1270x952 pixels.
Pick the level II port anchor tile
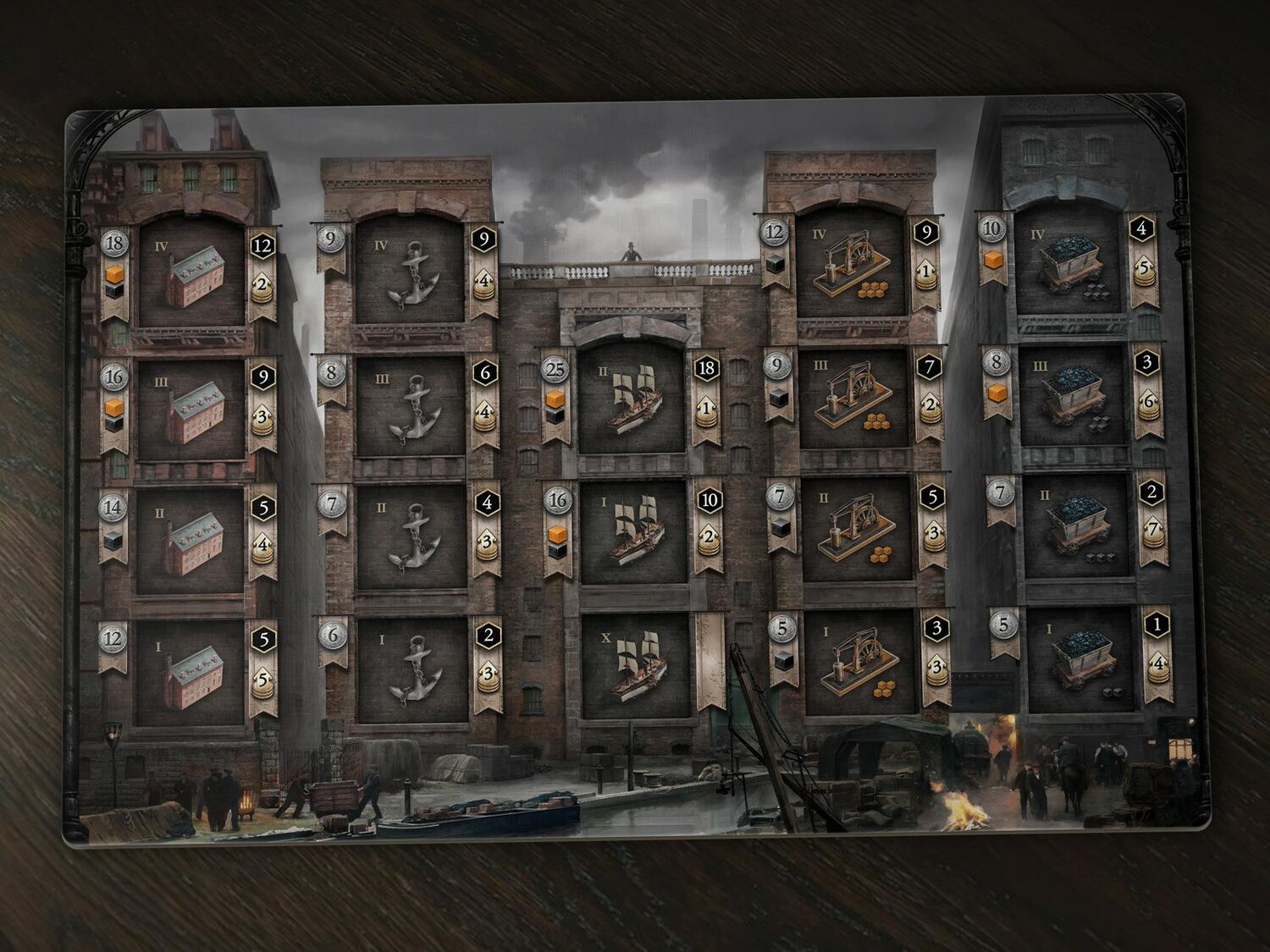[x=411, y=537]
